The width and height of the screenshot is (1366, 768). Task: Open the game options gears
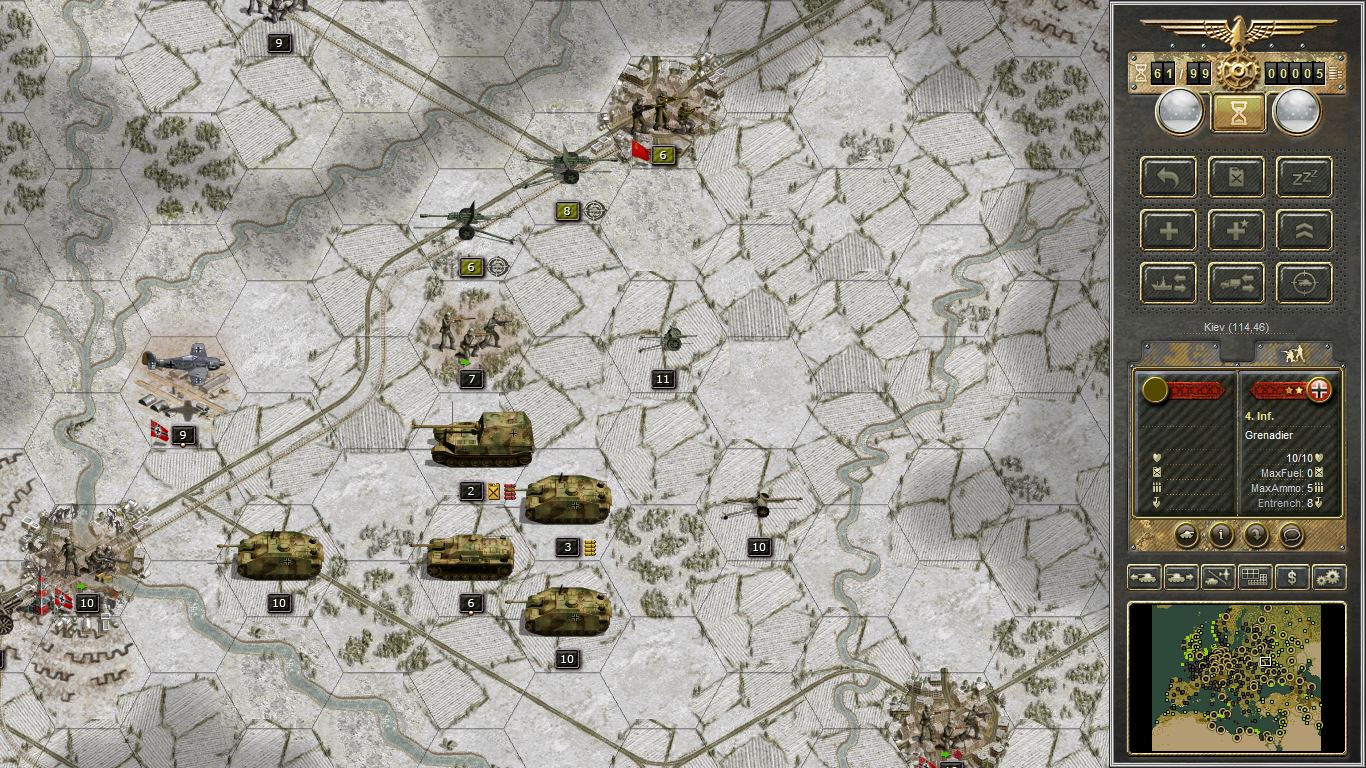coord(1329,577)
